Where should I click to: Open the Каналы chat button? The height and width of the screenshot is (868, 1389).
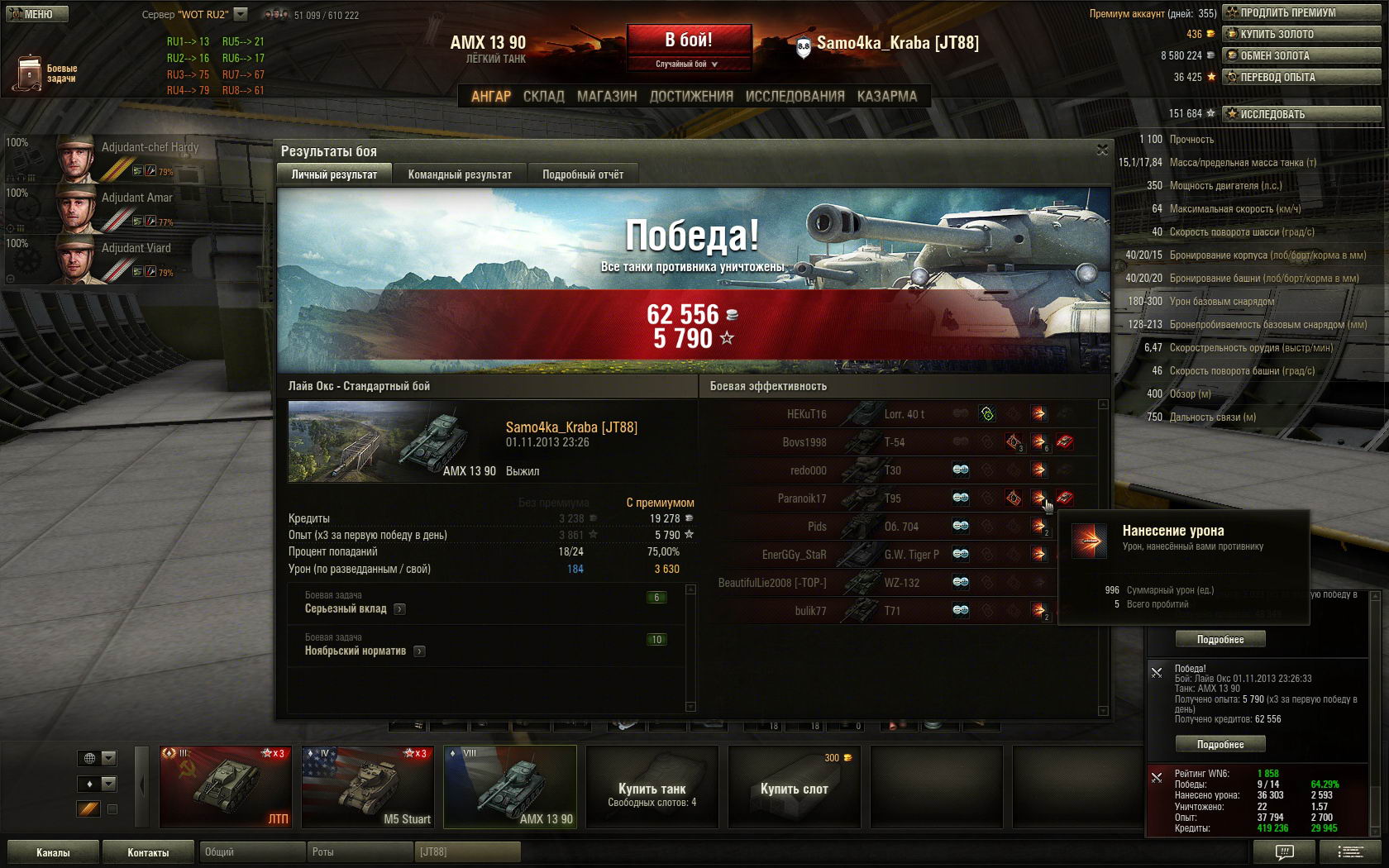[x=53, y=852]
